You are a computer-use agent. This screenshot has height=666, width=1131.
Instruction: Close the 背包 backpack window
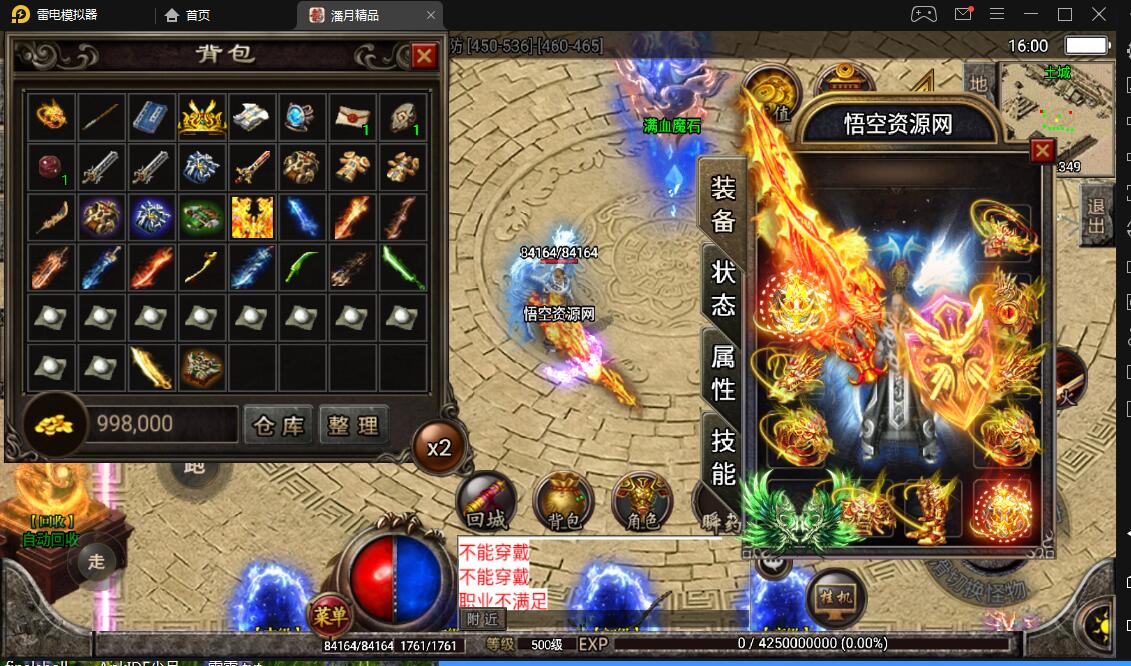click(x=424, y=56)
